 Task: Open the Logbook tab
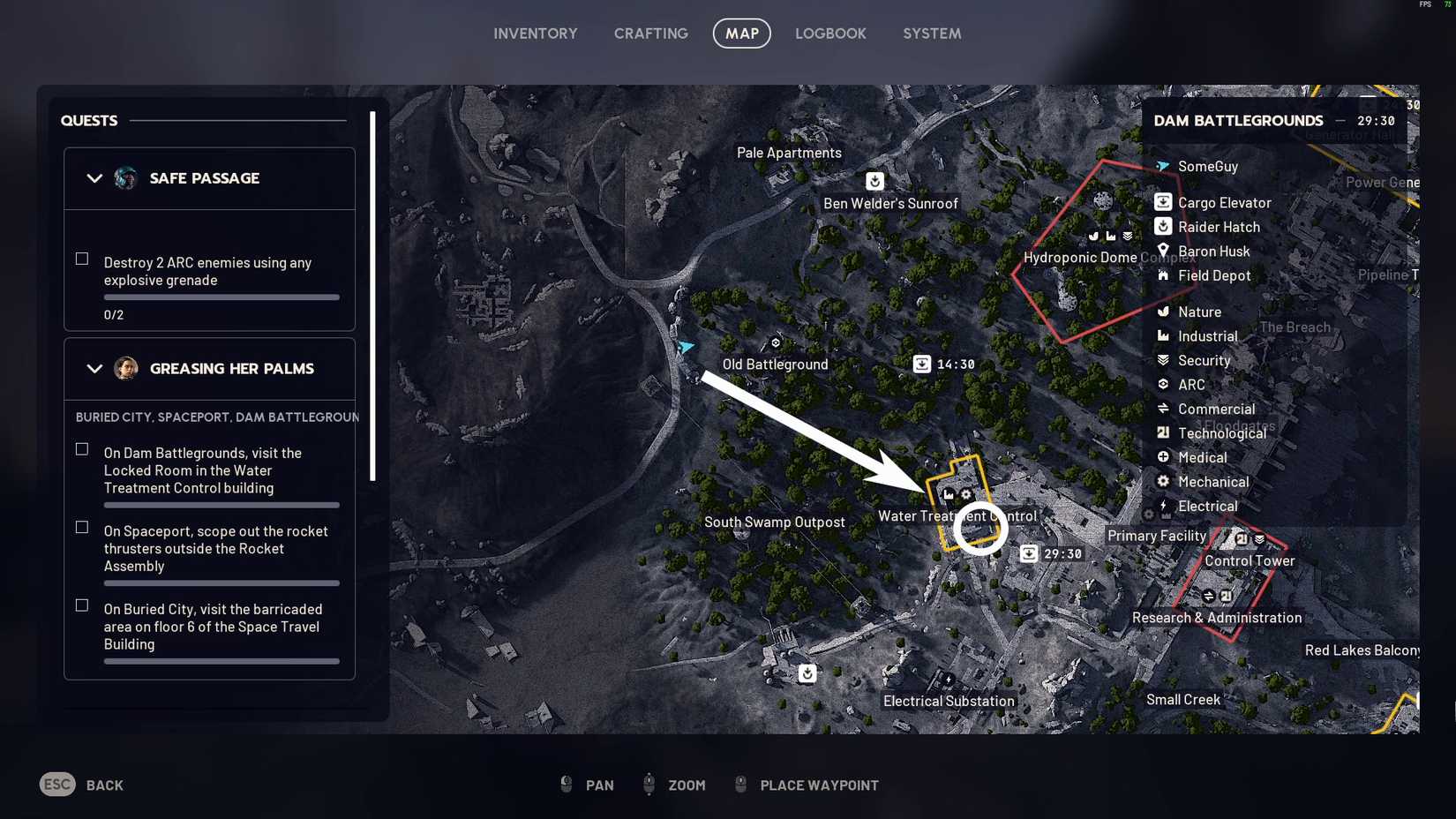[830, 34]
